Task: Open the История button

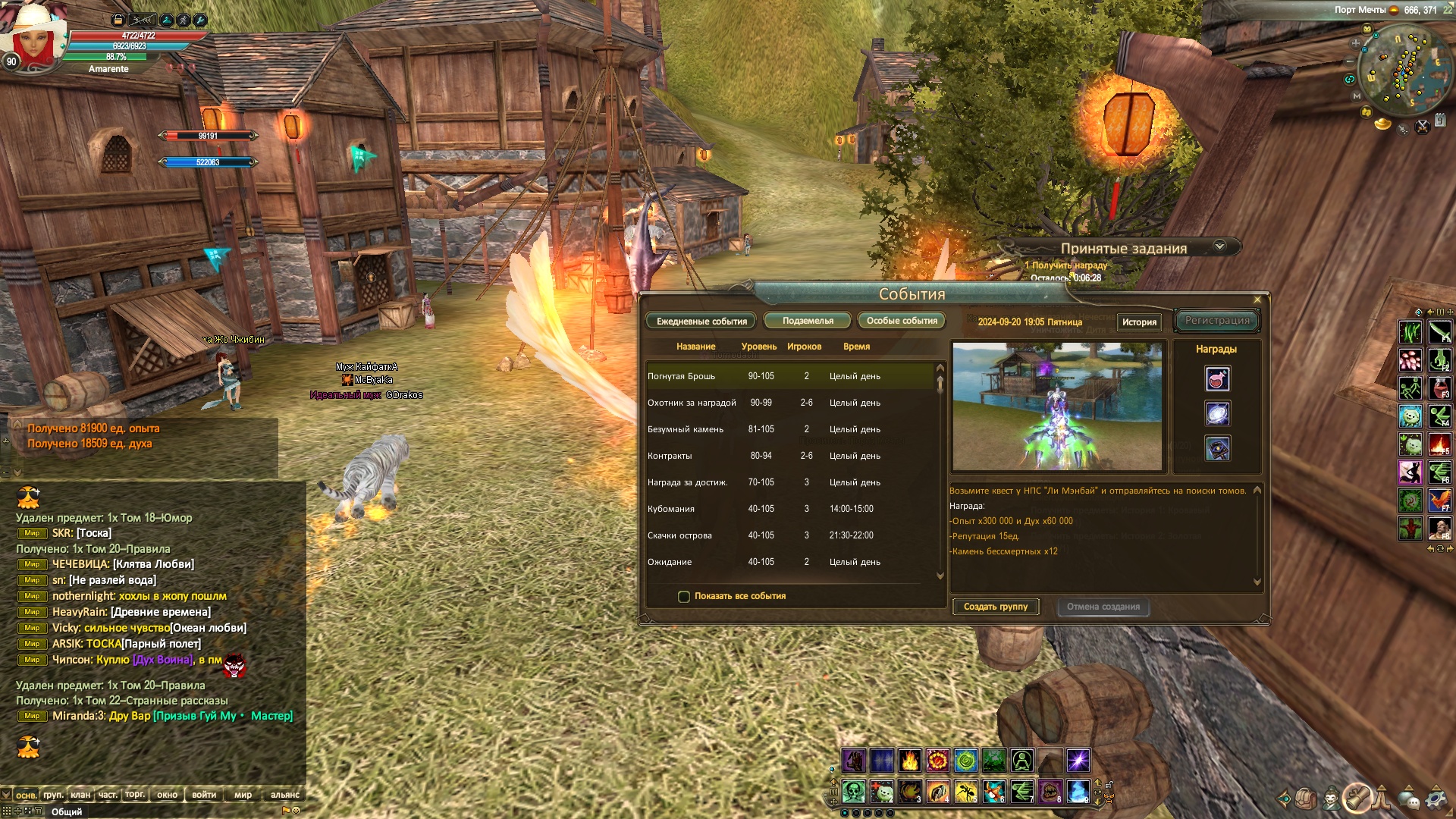Action: click(x=1139, y=322)
